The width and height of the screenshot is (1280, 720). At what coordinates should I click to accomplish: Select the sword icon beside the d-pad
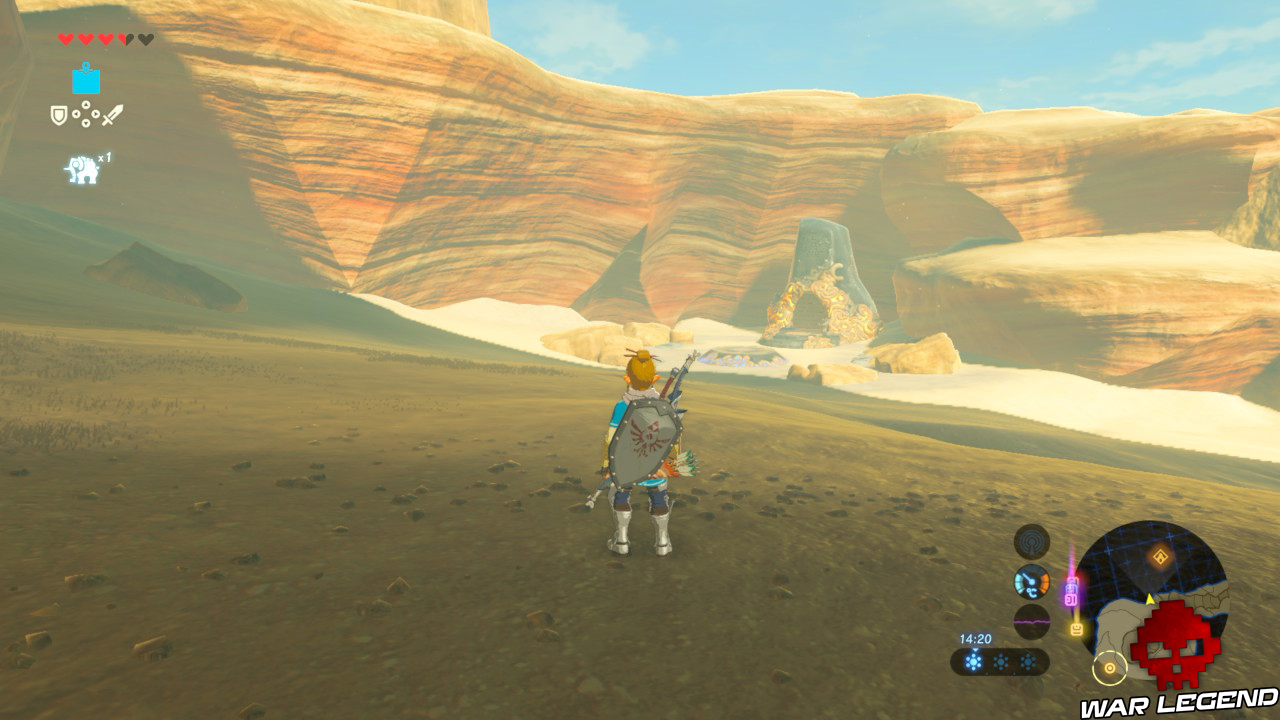(x=113, y=114)
